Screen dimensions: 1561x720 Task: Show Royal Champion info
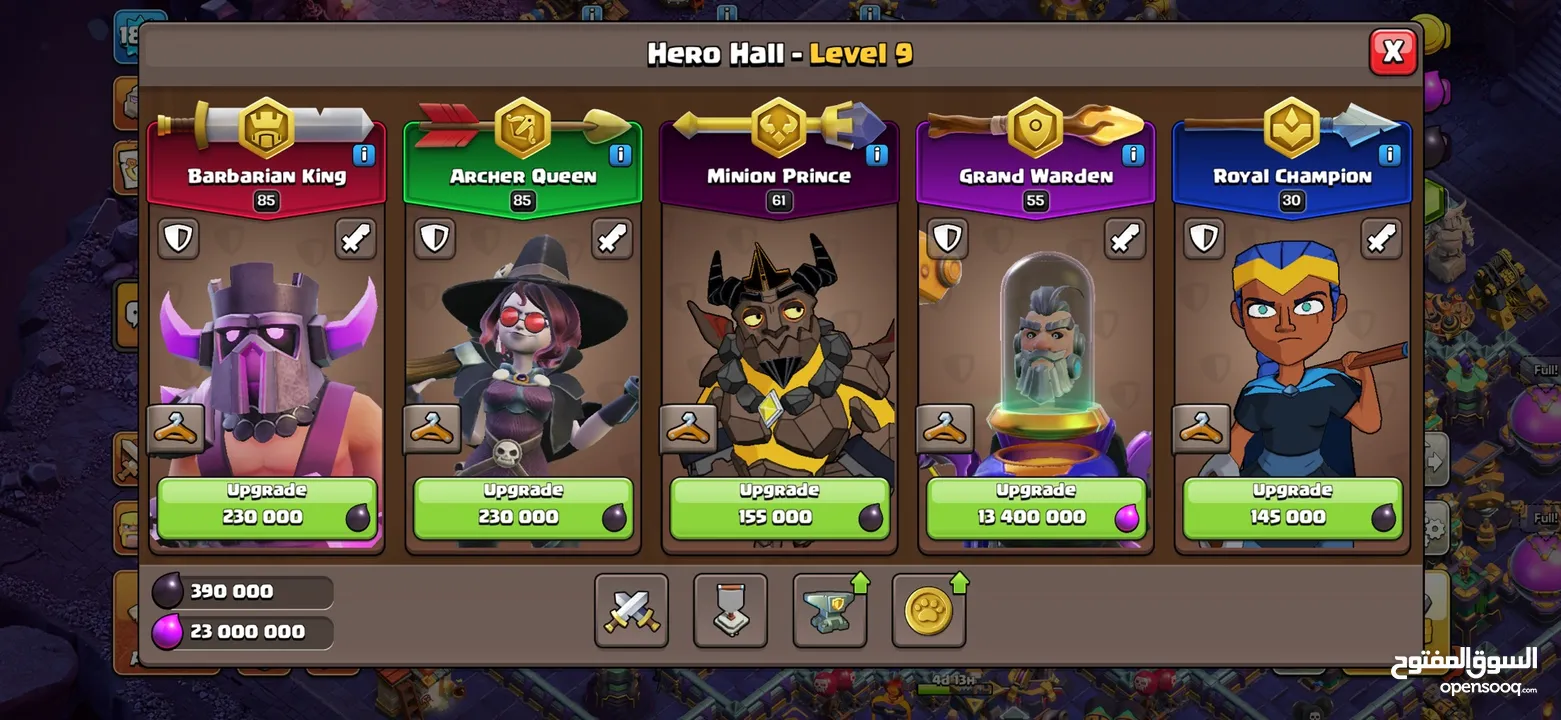coord(1389,155)
